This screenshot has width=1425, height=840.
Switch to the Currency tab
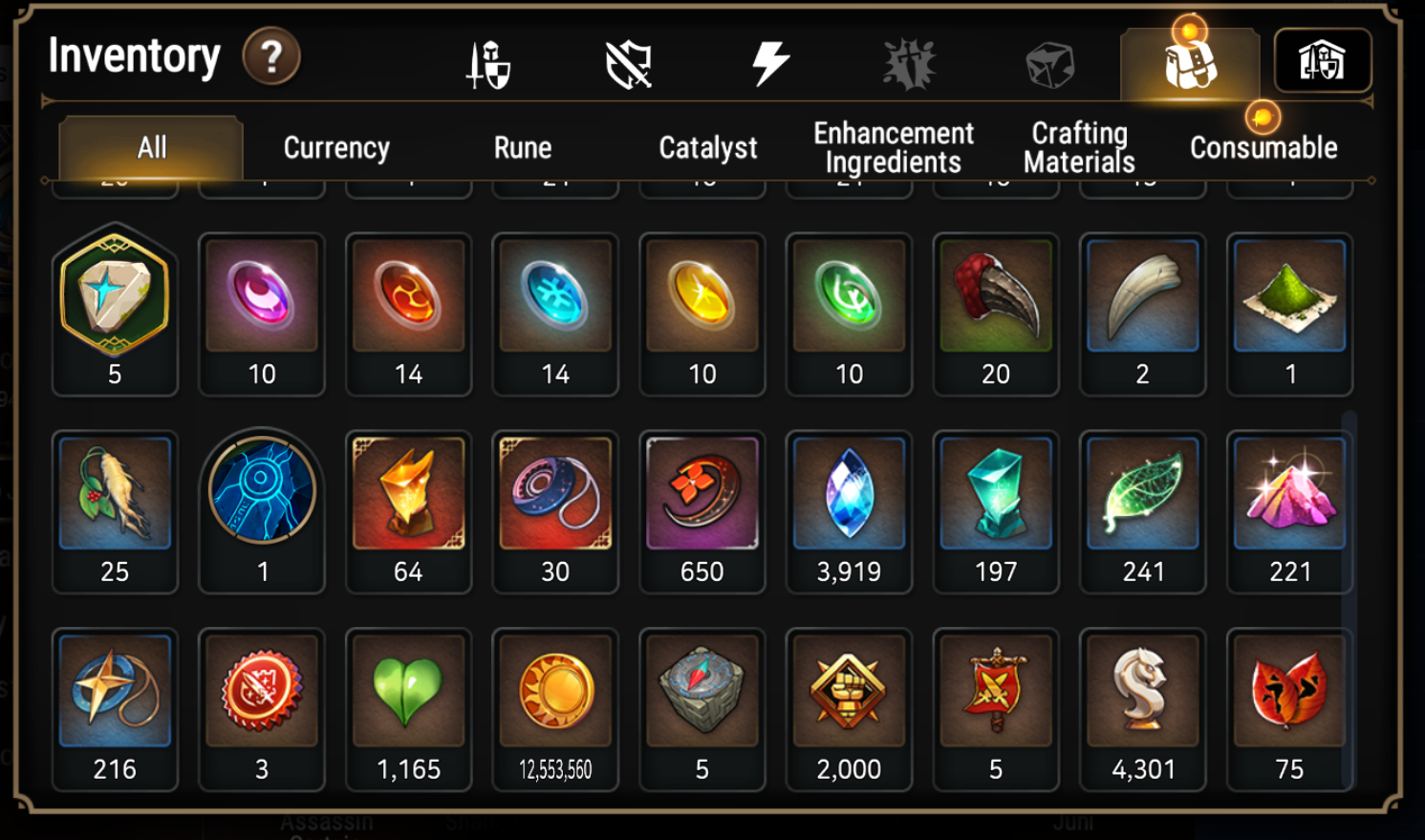pyautogui.click(x=336, y=148)
